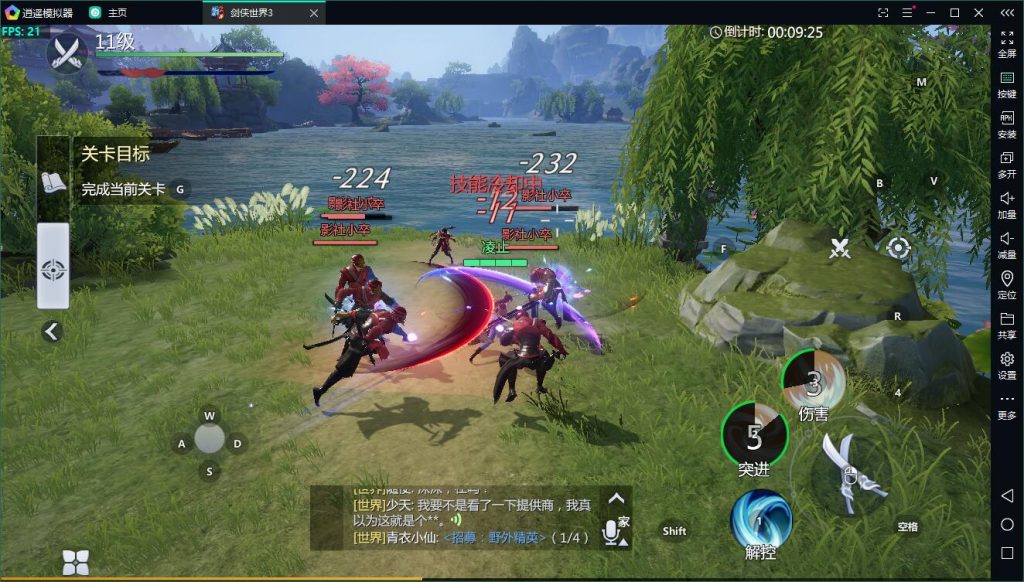Activate the microphone voice chat button

coord(611,532)
